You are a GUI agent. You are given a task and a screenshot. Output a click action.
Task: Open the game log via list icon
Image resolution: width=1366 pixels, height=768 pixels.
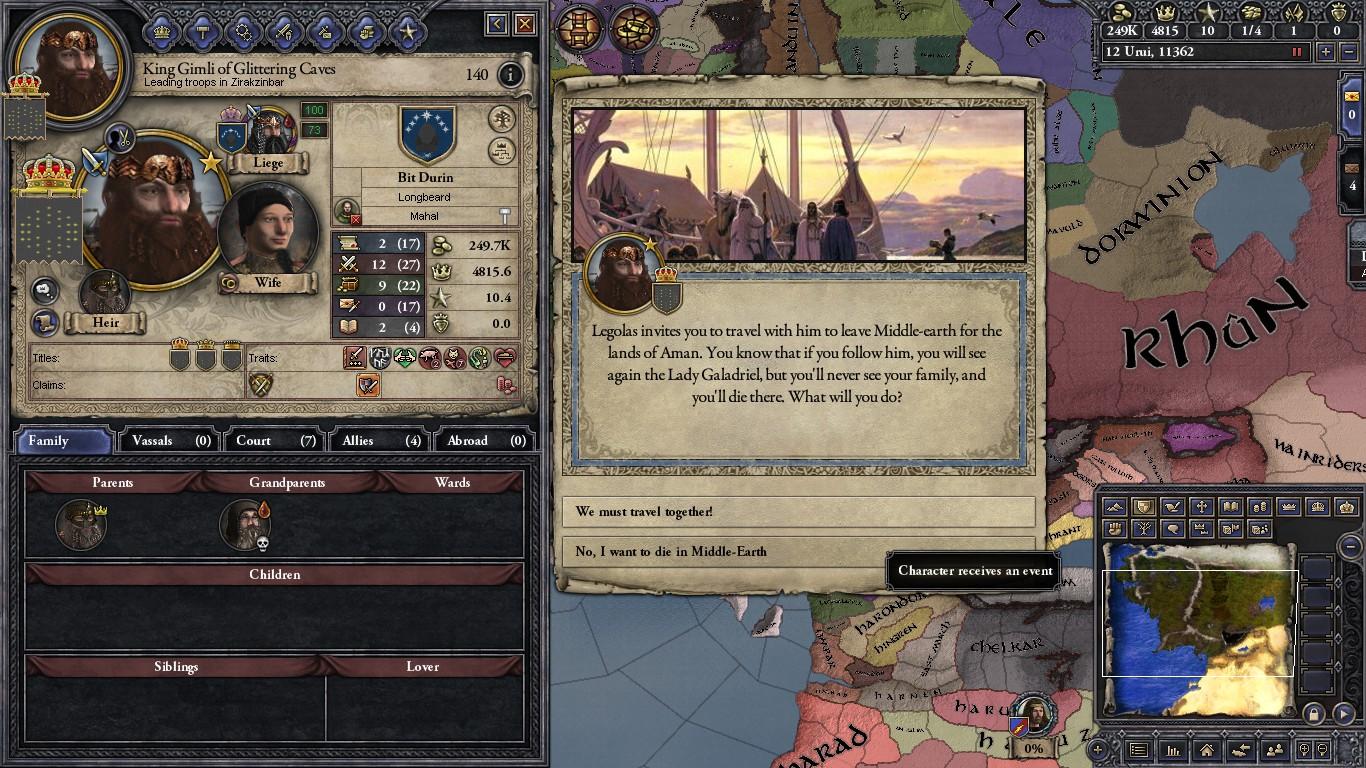1140,751
